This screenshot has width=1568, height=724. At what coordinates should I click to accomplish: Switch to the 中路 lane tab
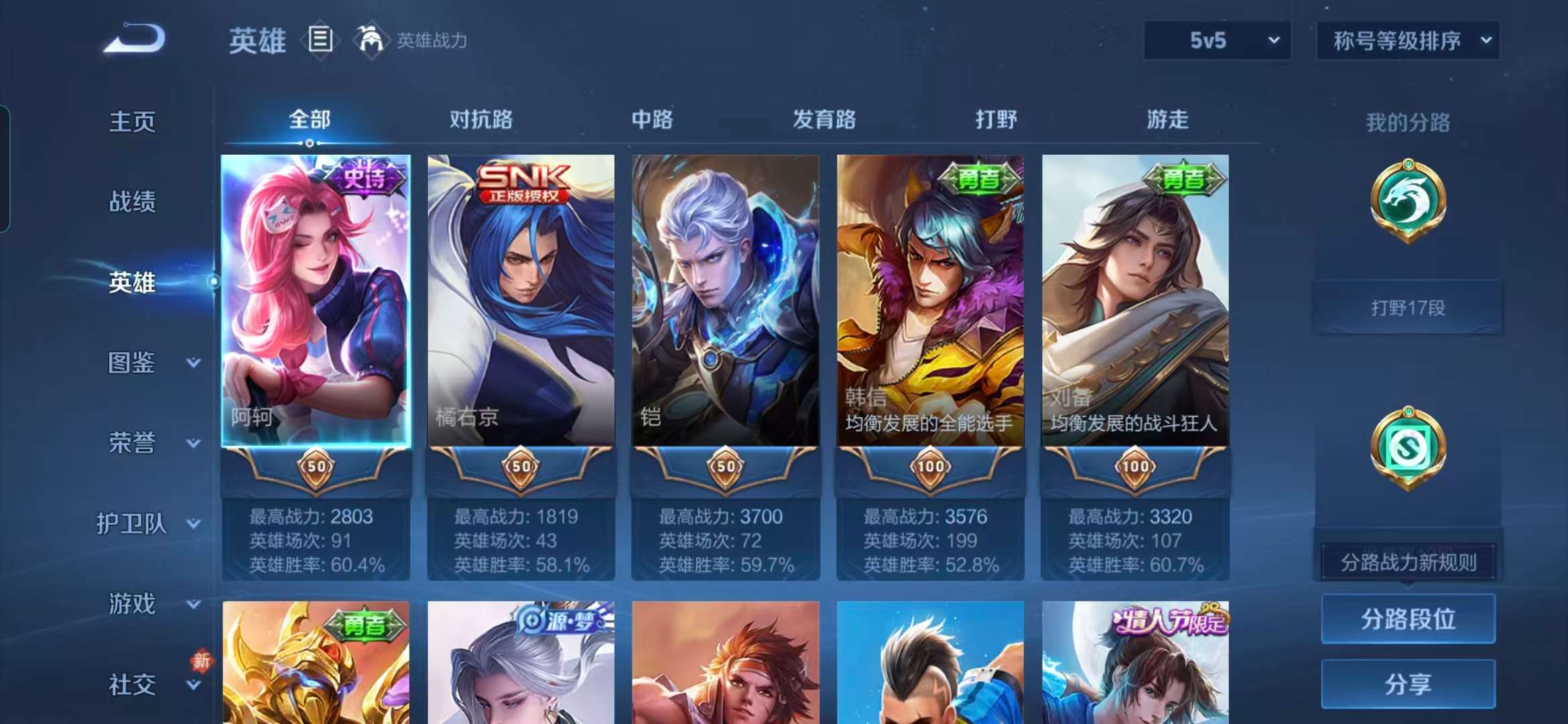651,119
